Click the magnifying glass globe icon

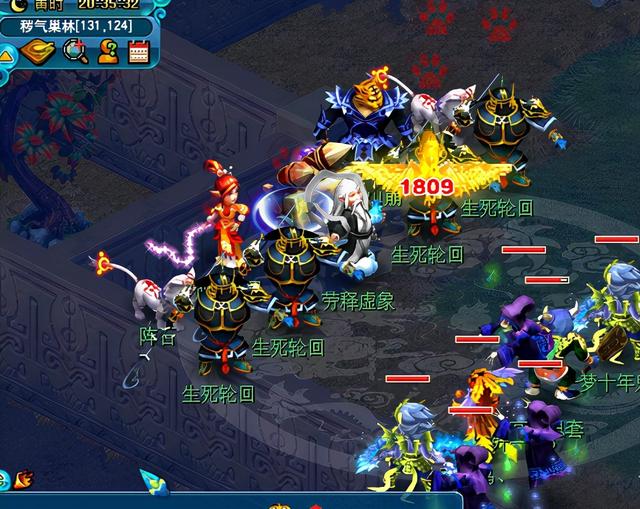75,52
